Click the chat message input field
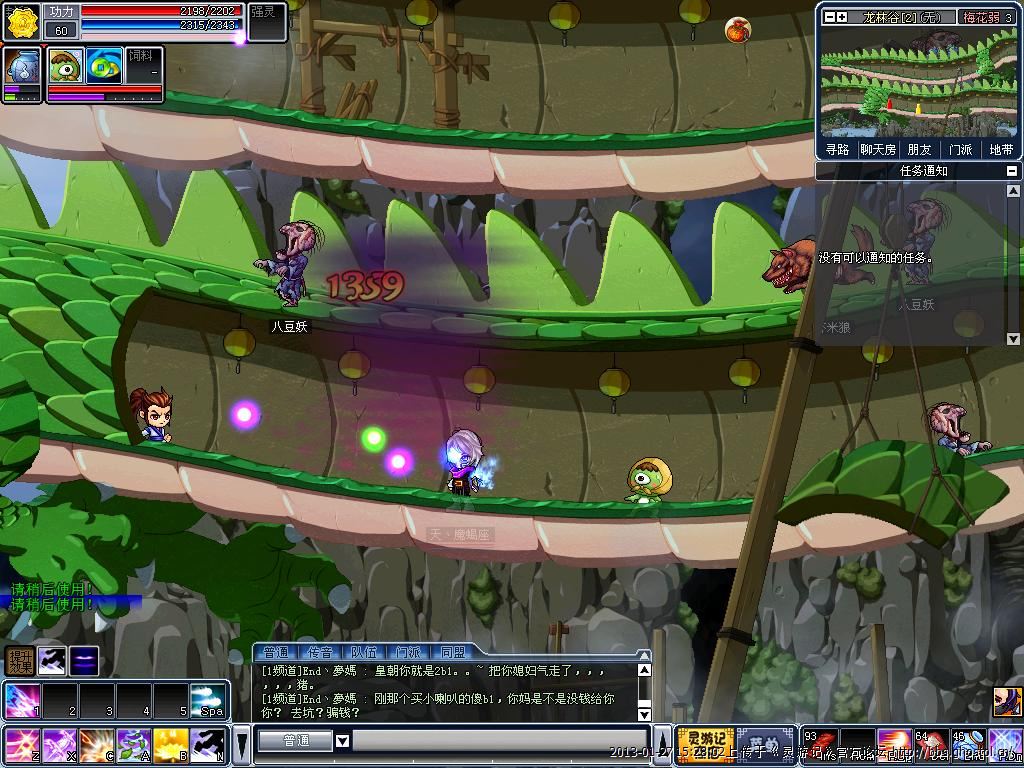Image resolution: width=1024 pixels, height=768 pixels. 498,741
